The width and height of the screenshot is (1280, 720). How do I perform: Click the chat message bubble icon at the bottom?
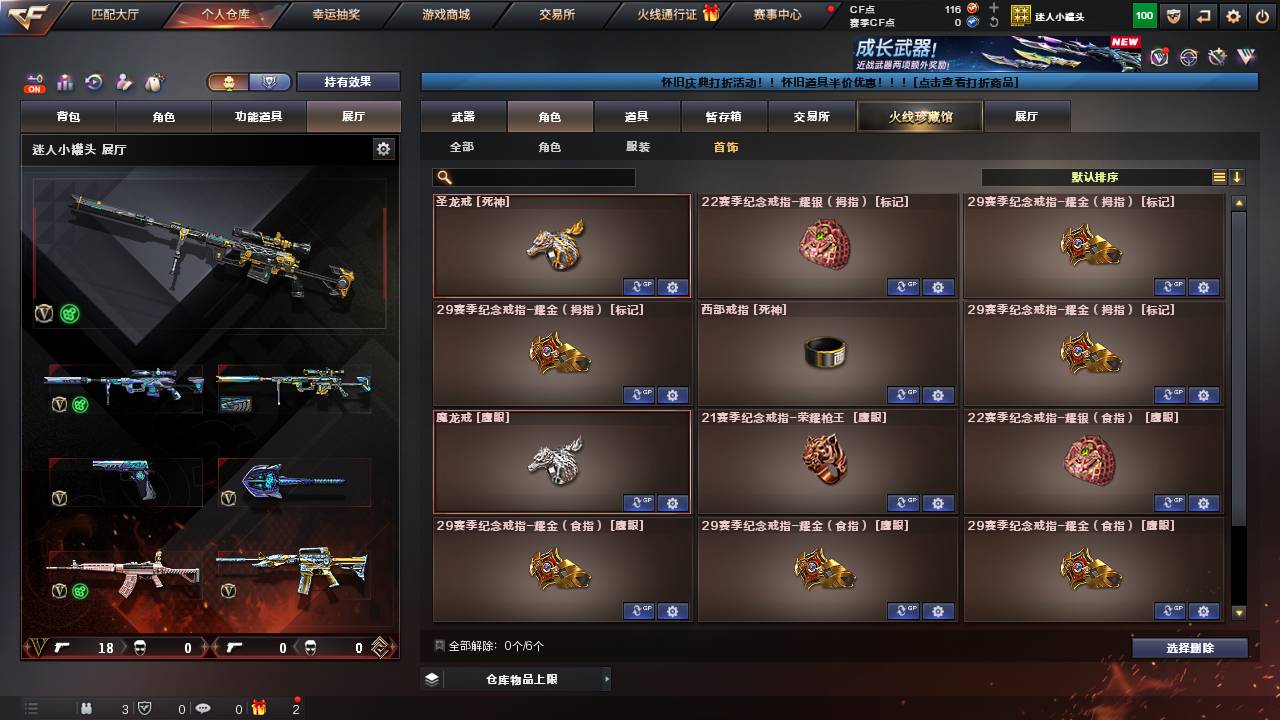[203, 708]
